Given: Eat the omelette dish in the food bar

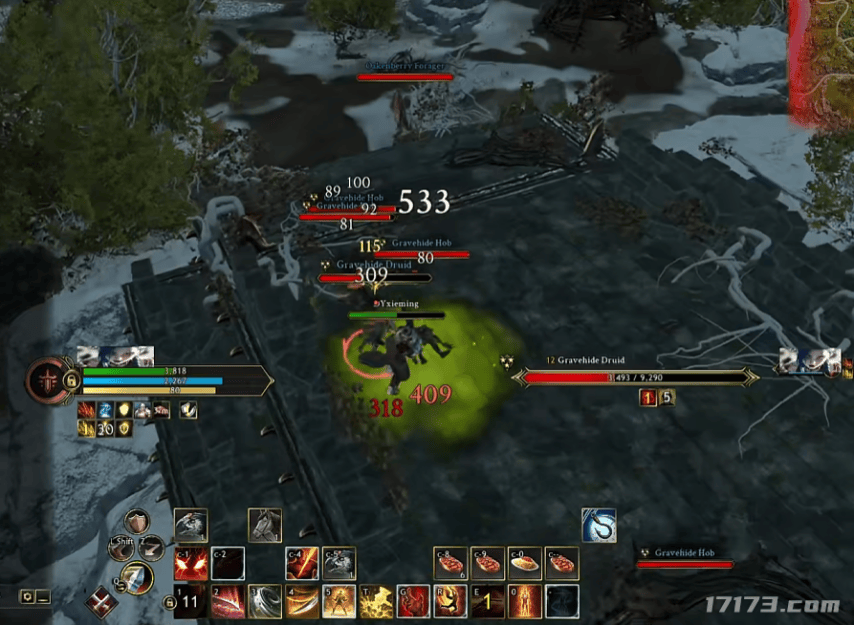Looking at the screenshot, I should pos(526,563).
